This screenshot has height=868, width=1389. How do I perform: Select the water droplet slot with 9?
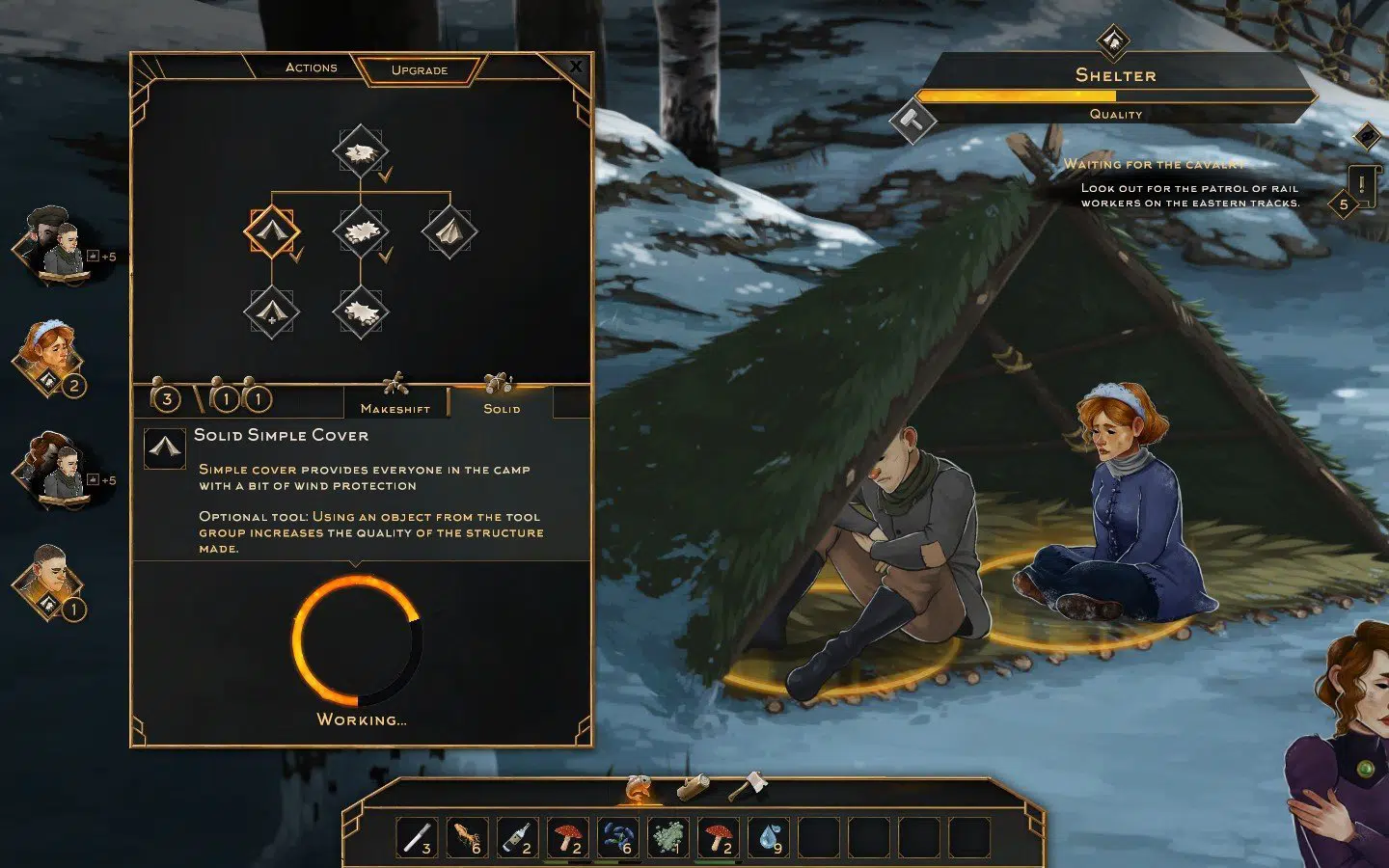[768, 837]
